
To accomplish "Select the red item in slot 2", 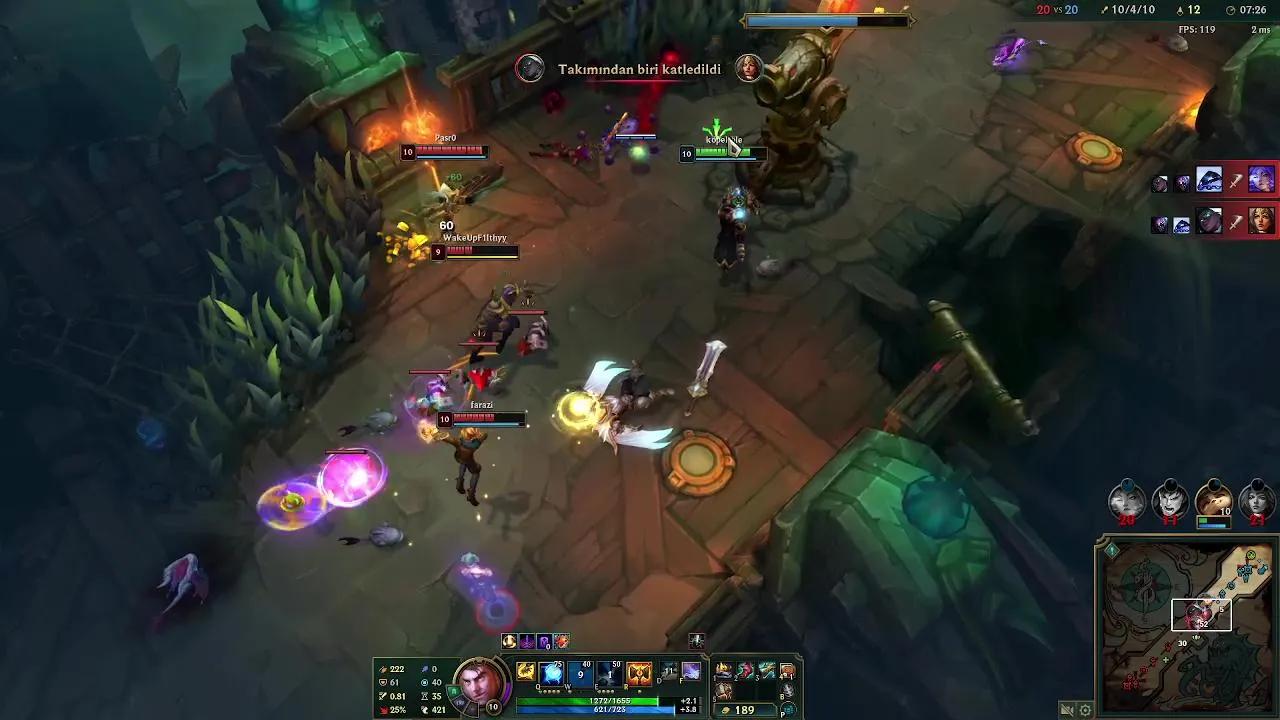I will [745, 670].
